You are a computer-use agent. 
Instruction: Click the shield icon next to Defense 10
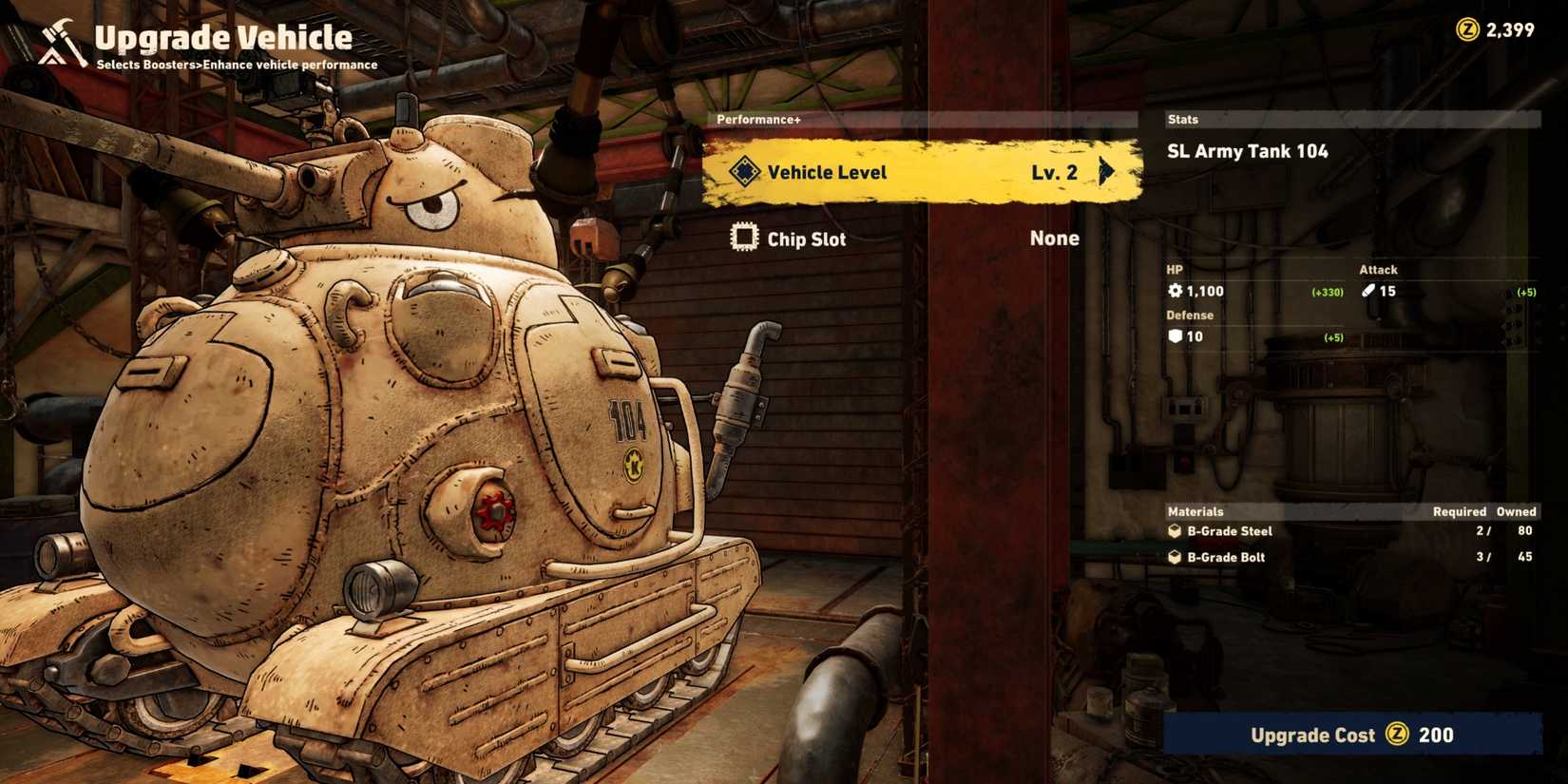[x=1176, y=336]
